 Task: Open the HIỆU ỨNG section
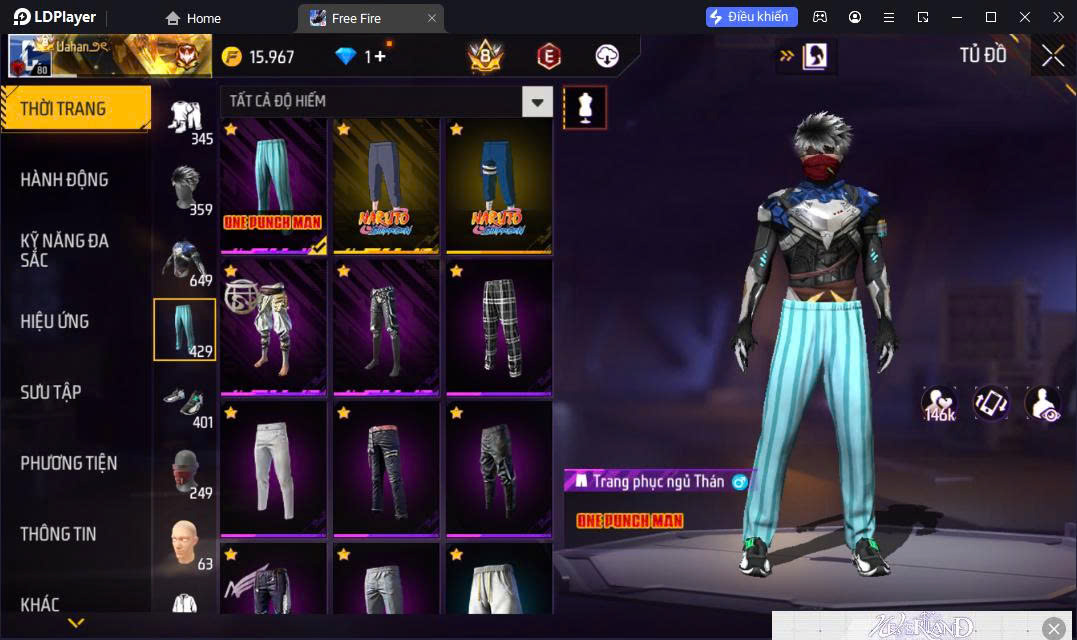pyautogui.click(x=55, y=321)
